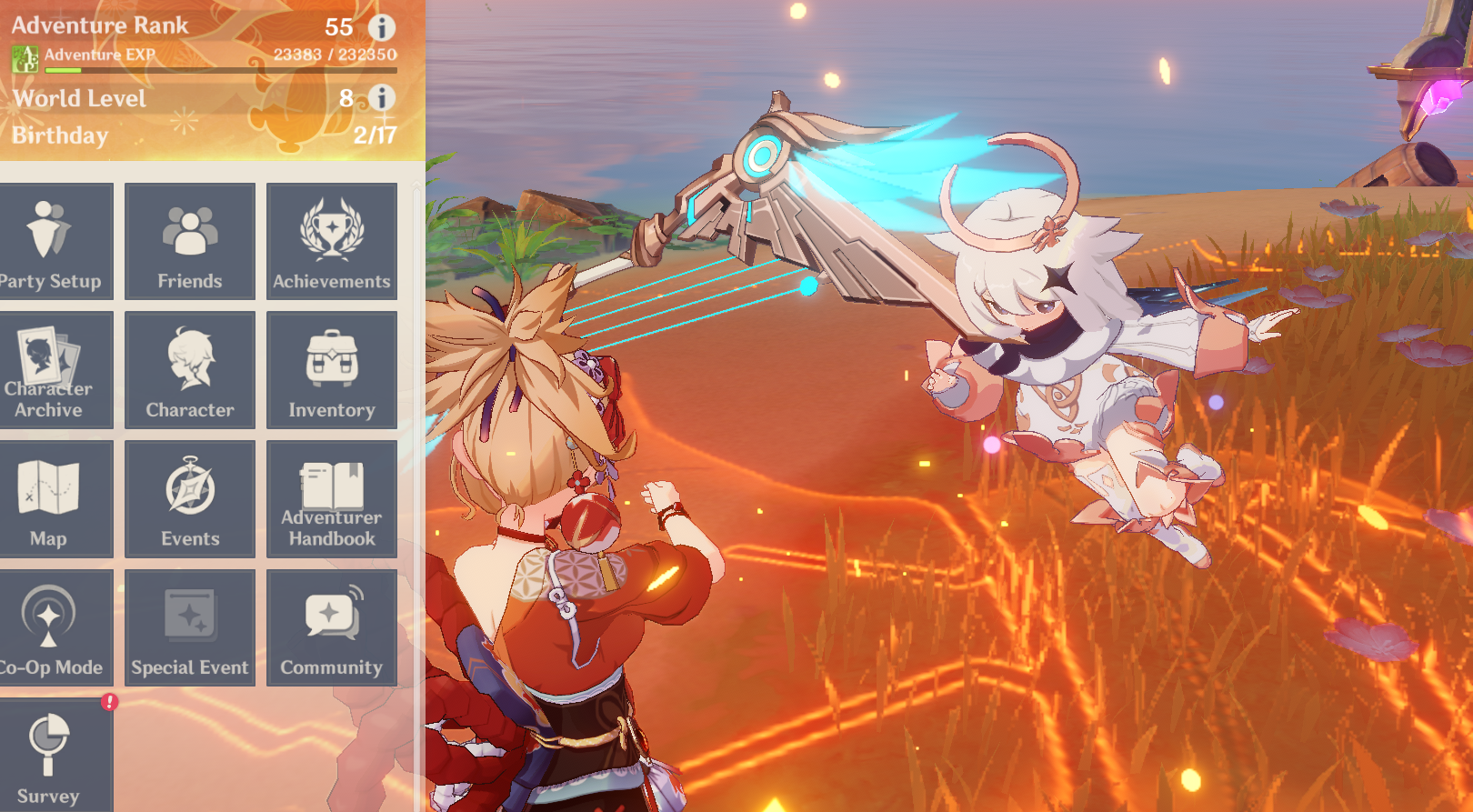
Task: Open the Character screen
Action: point(189,370)
